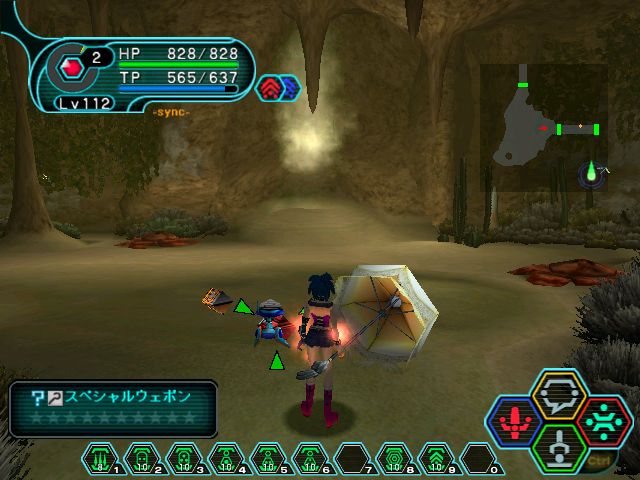The height and width of the screenshot is (480, 640).
Task: Choose the green-bordered grey action hexagon
Action: pyautogui.click(x=558, y=447)
